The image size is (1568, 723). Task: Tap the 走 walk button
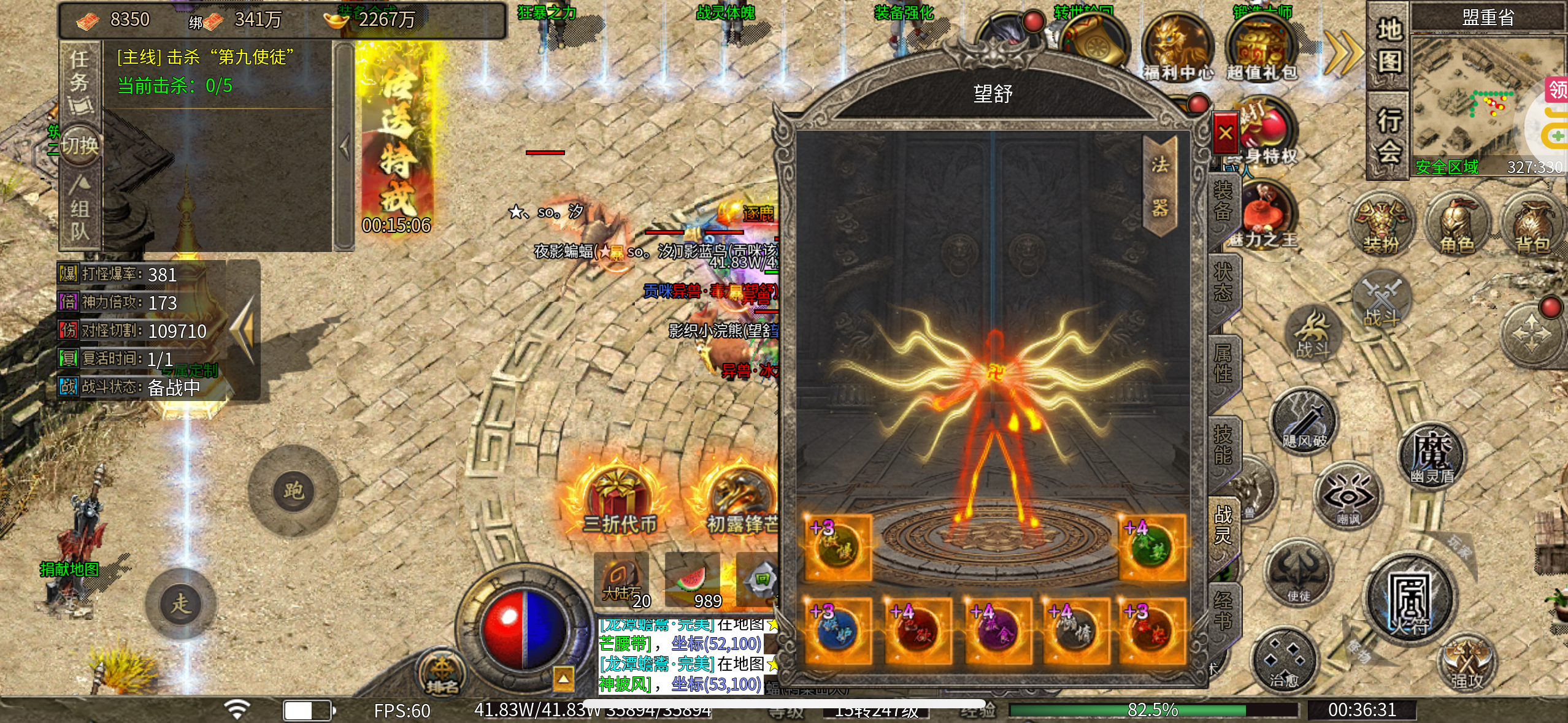tap(180, 603)
